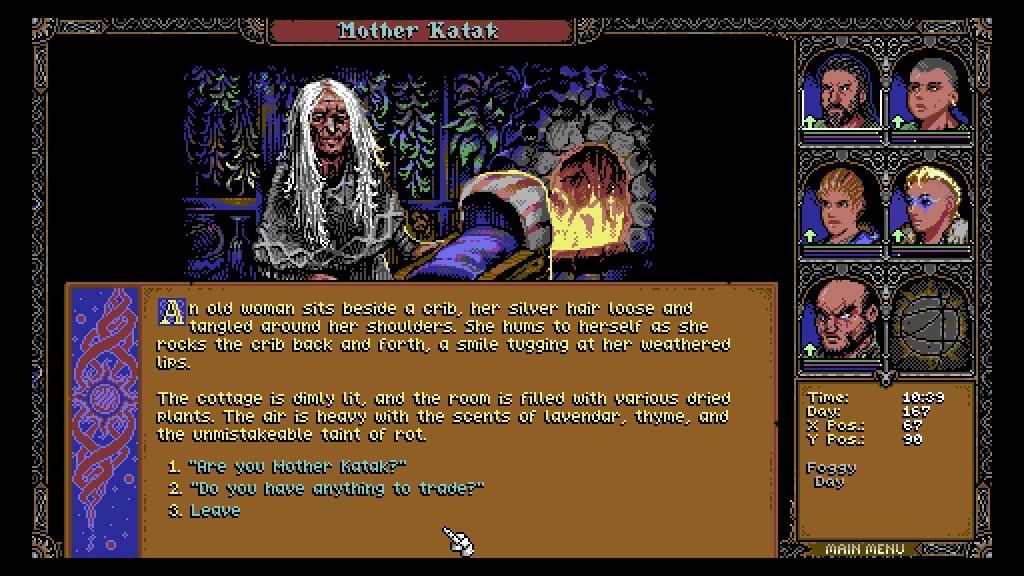Ask "Are you Mother Katak?"
This screenshot has width=1024, height=576.
(x=296, y=466)
